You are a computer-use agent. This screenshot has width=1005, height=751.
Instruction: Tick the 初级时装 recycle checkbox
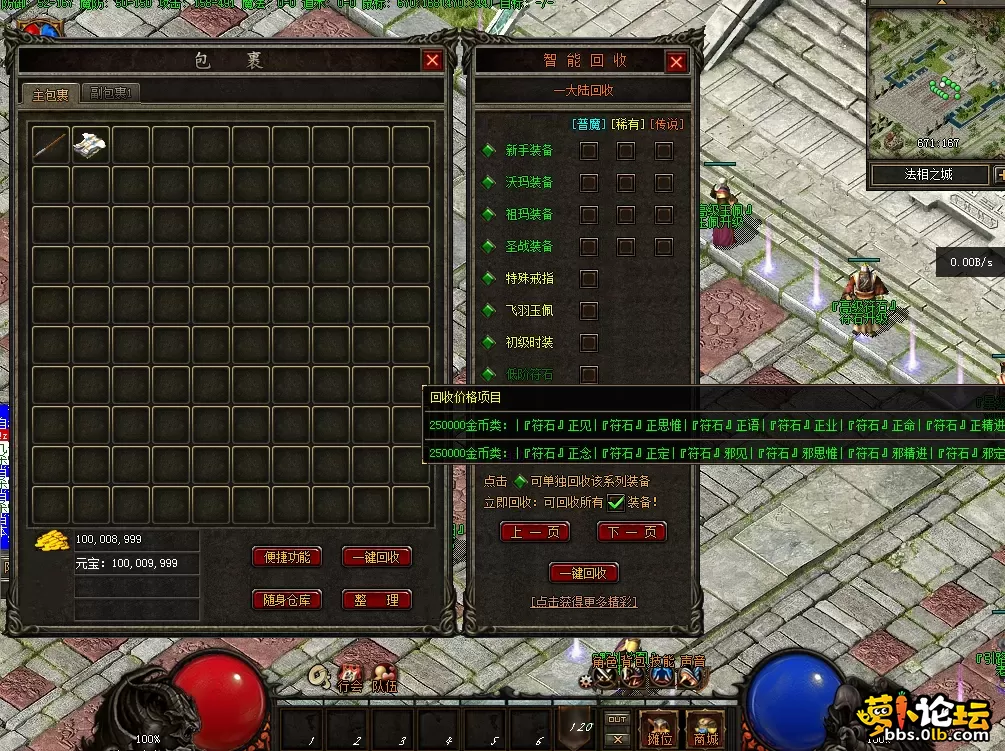point(589,343)
